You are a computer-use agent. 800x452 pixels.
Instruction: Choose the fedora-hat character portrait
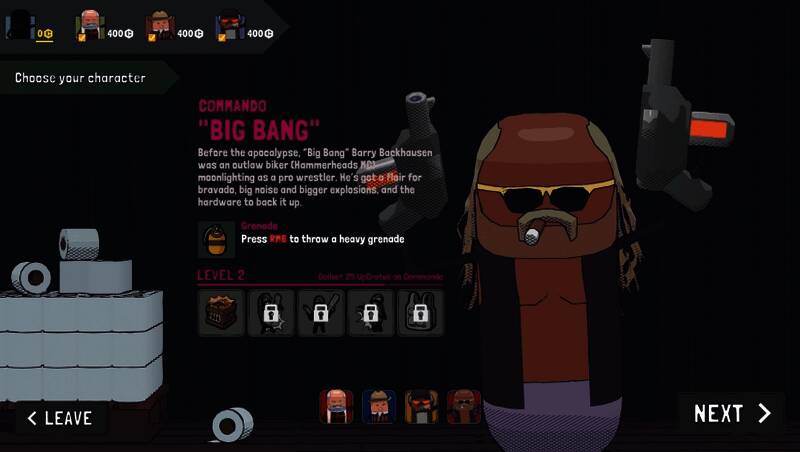coord(379,406)
